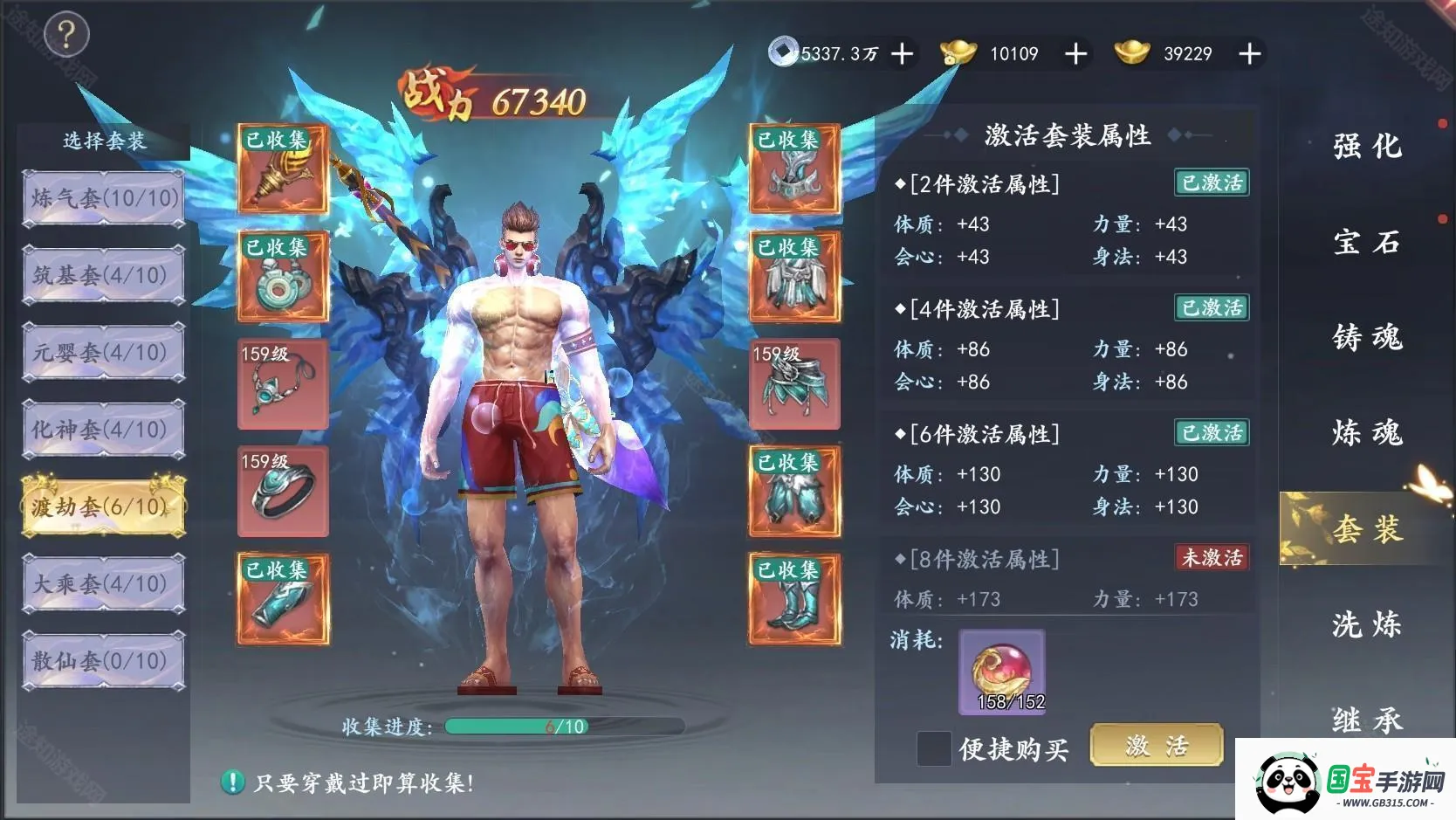The height and width of the screenshot is (820, 1456).
Task: Switch to the 化神套 (4/10) set
Action: point(104,430)
